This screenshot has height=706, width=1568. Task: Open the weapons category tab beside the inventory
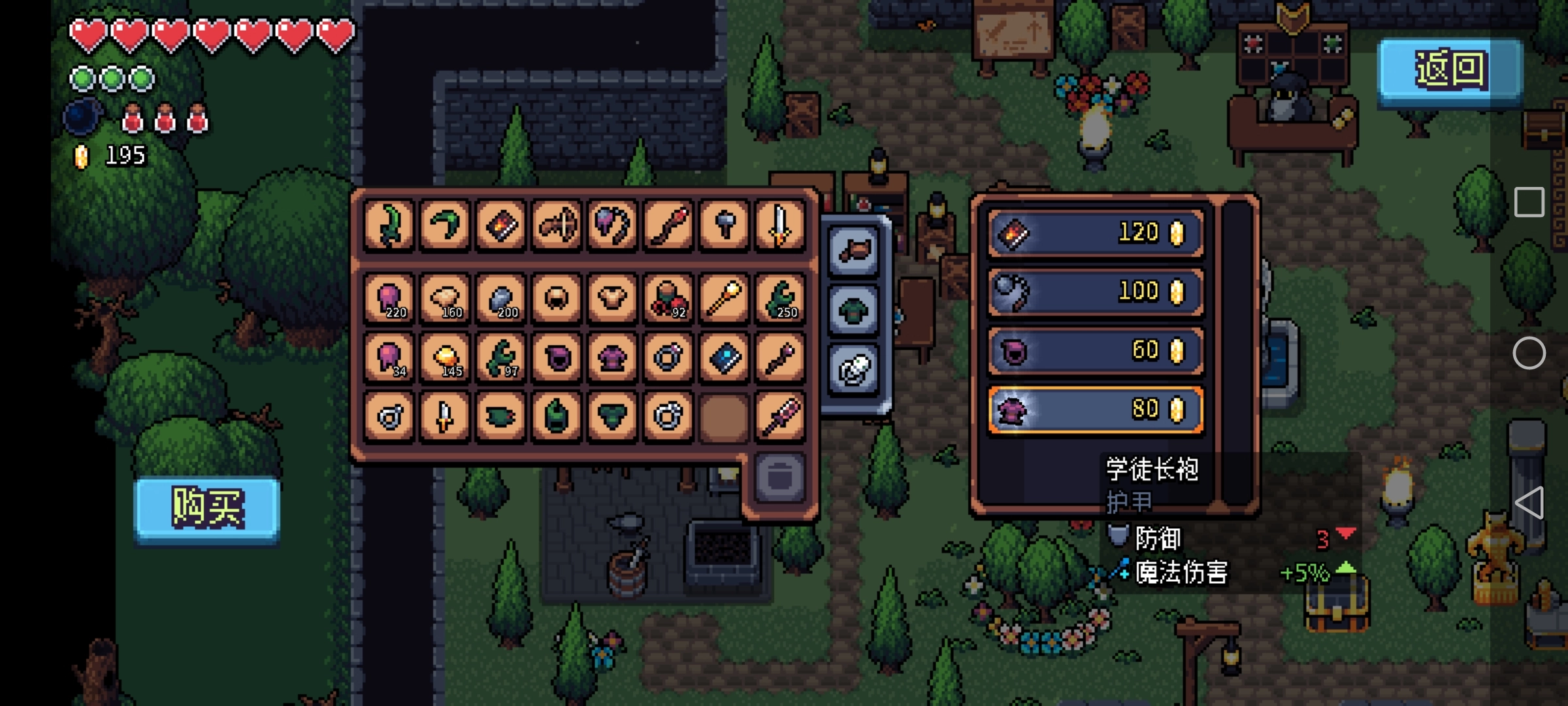[854, 251]
